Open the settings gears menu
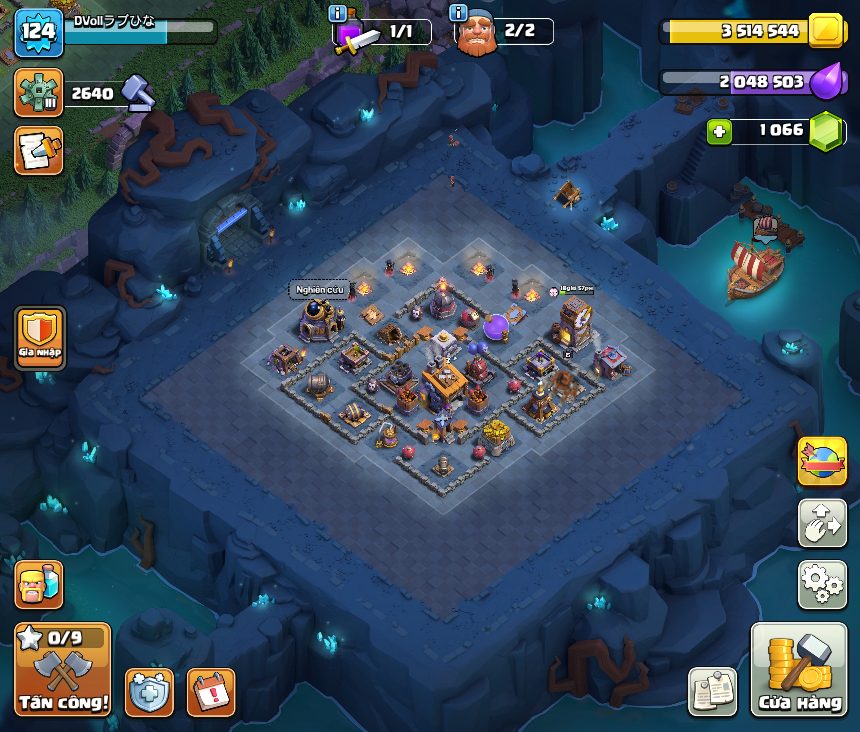Image resolution: width=860 pixels, height=732 pixels. tap(821, 584)
